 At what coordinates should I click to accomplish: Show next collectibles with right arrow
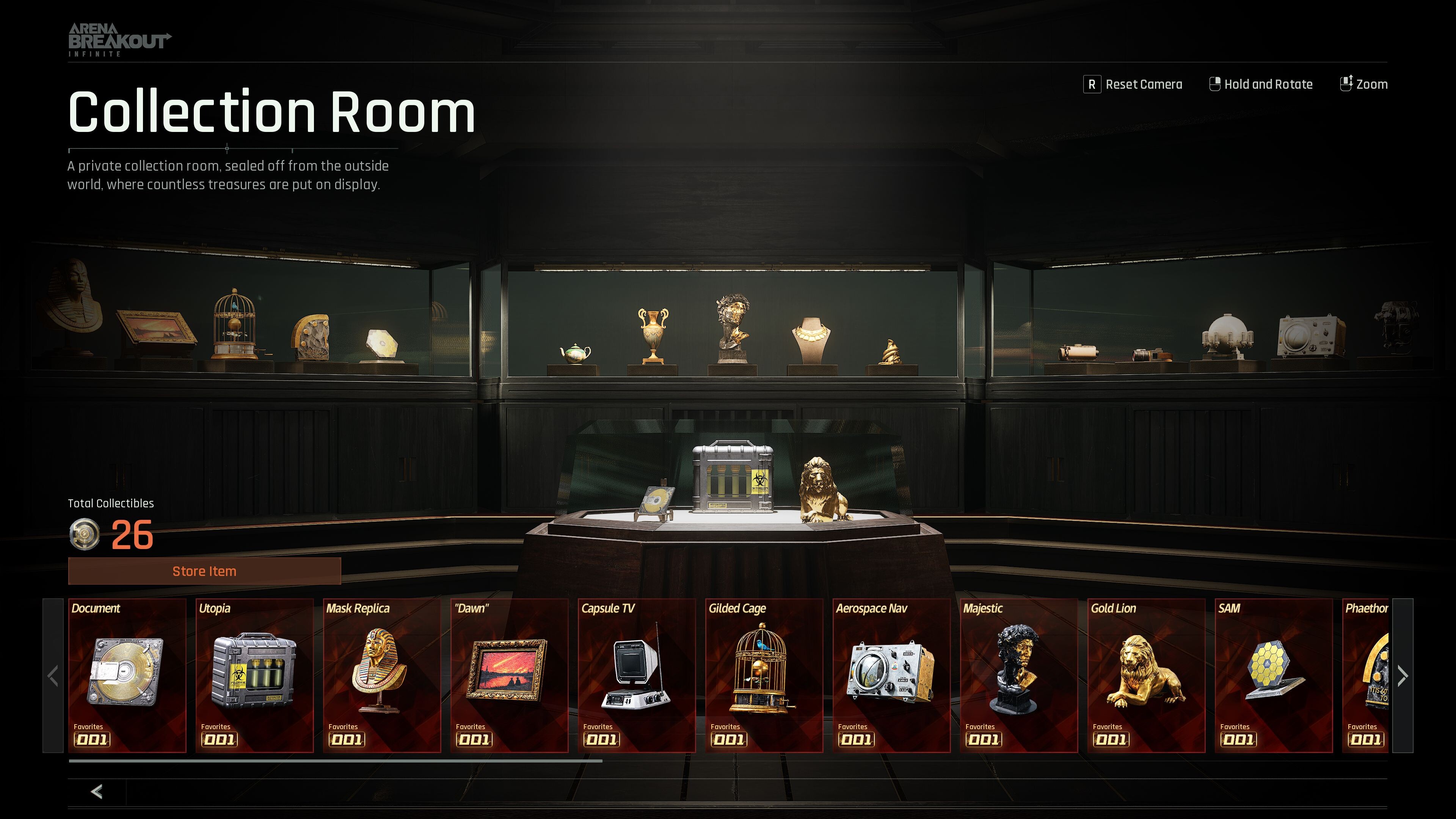tap(1402, 675)
